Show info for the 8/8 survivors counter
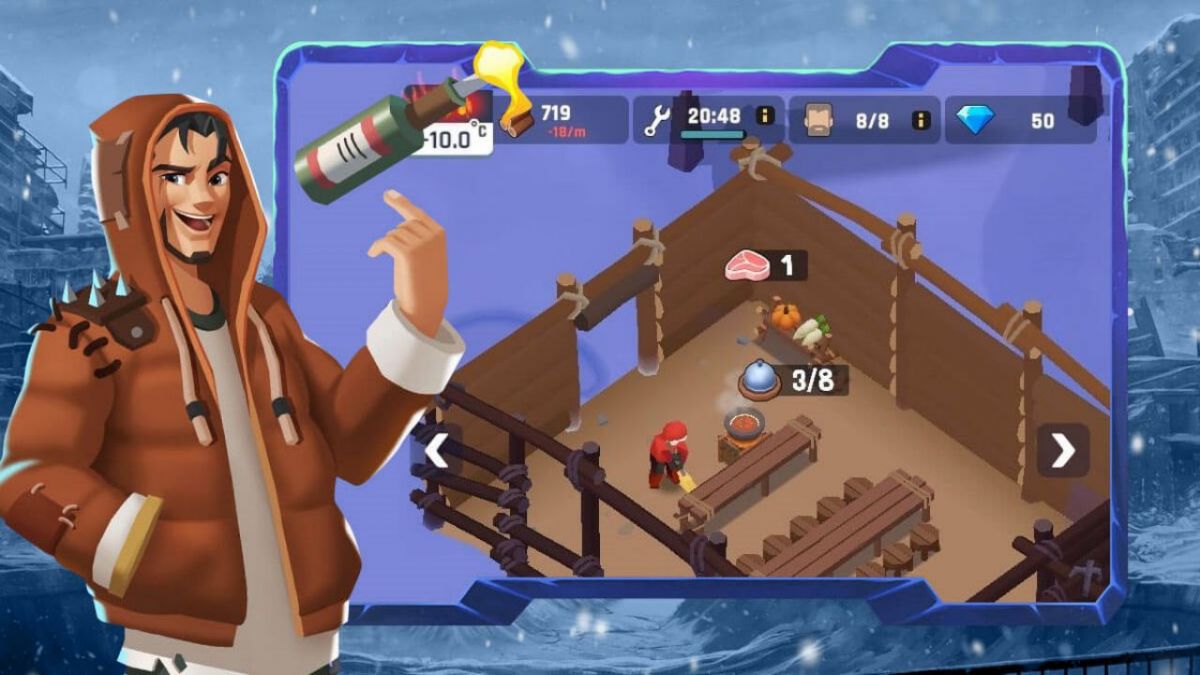 pyautogui.click(x=921, y=120)
